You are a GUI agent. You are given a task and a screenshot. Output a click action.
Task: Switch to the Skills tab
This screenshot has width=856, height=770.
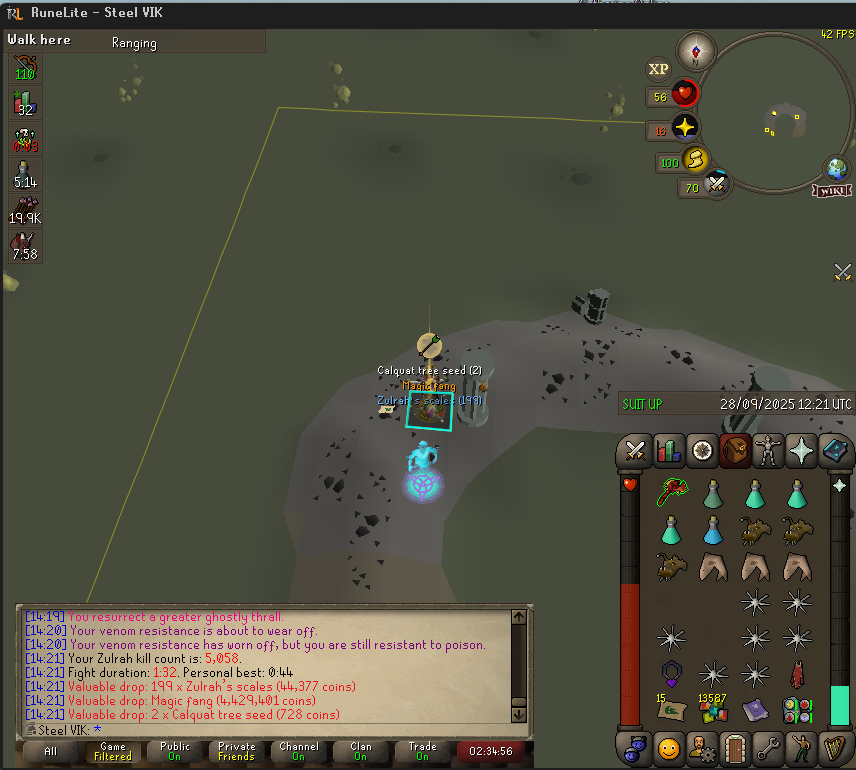(667, 451)
